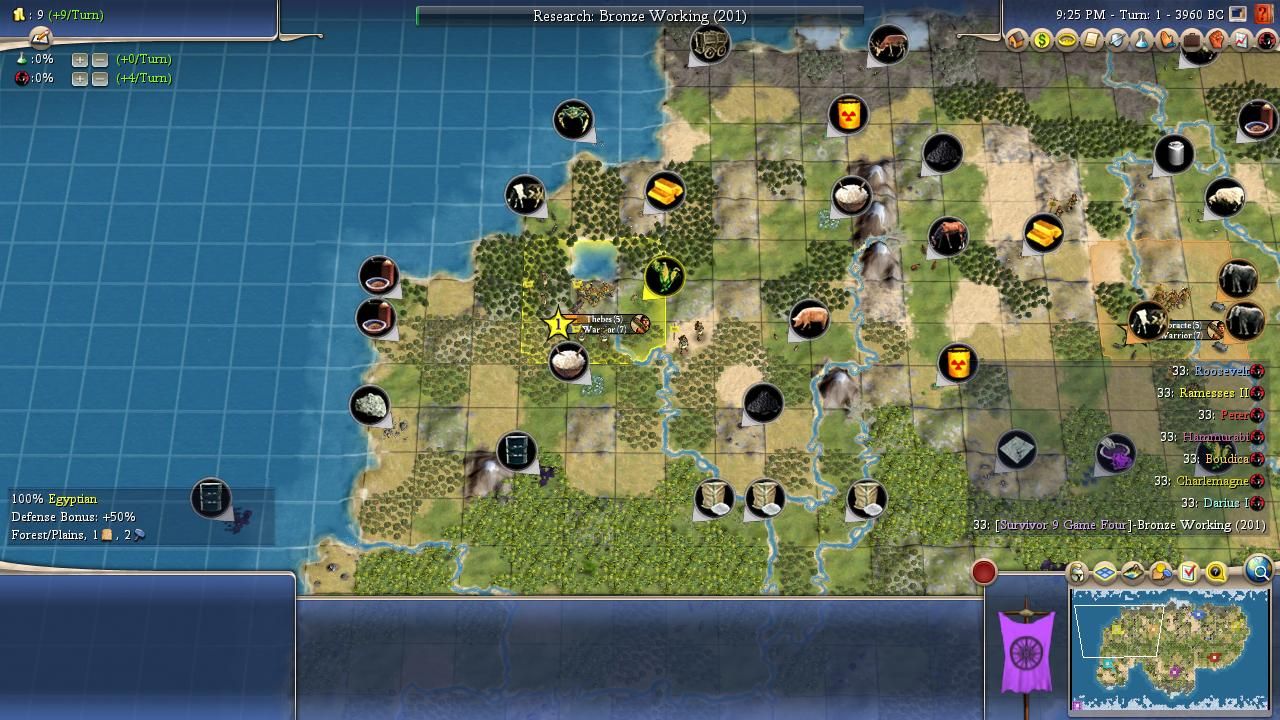Click the research bar showing Bronze Working
The image size is (1280, 720).
639,16
